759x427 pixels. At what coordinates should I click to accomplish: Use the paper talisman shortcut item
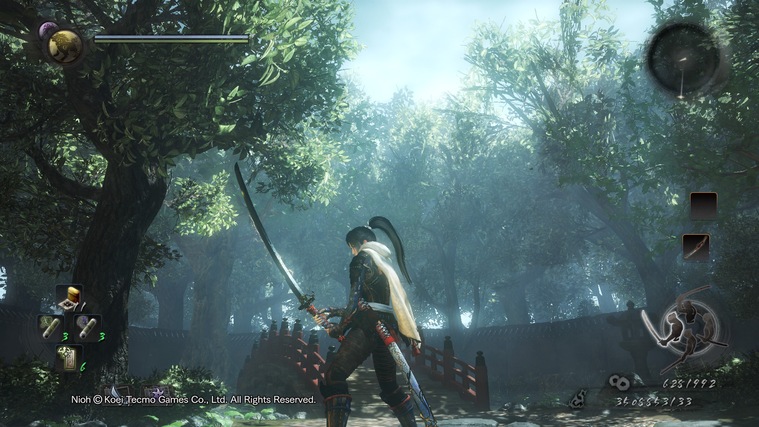69,356
